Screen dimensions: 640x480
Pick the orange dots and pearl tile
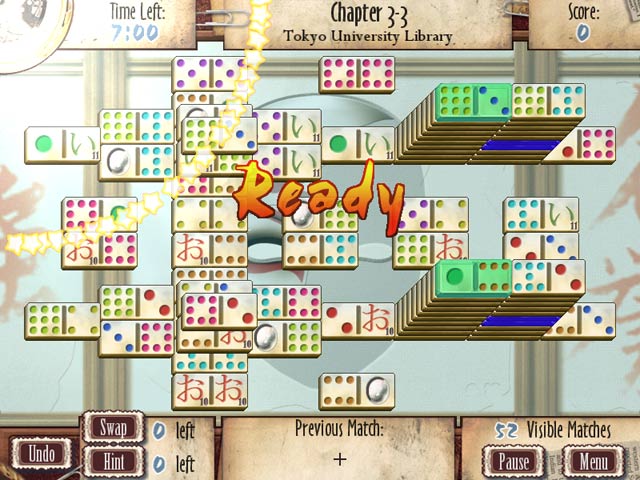pyautogui.click(x=356, y=390)
